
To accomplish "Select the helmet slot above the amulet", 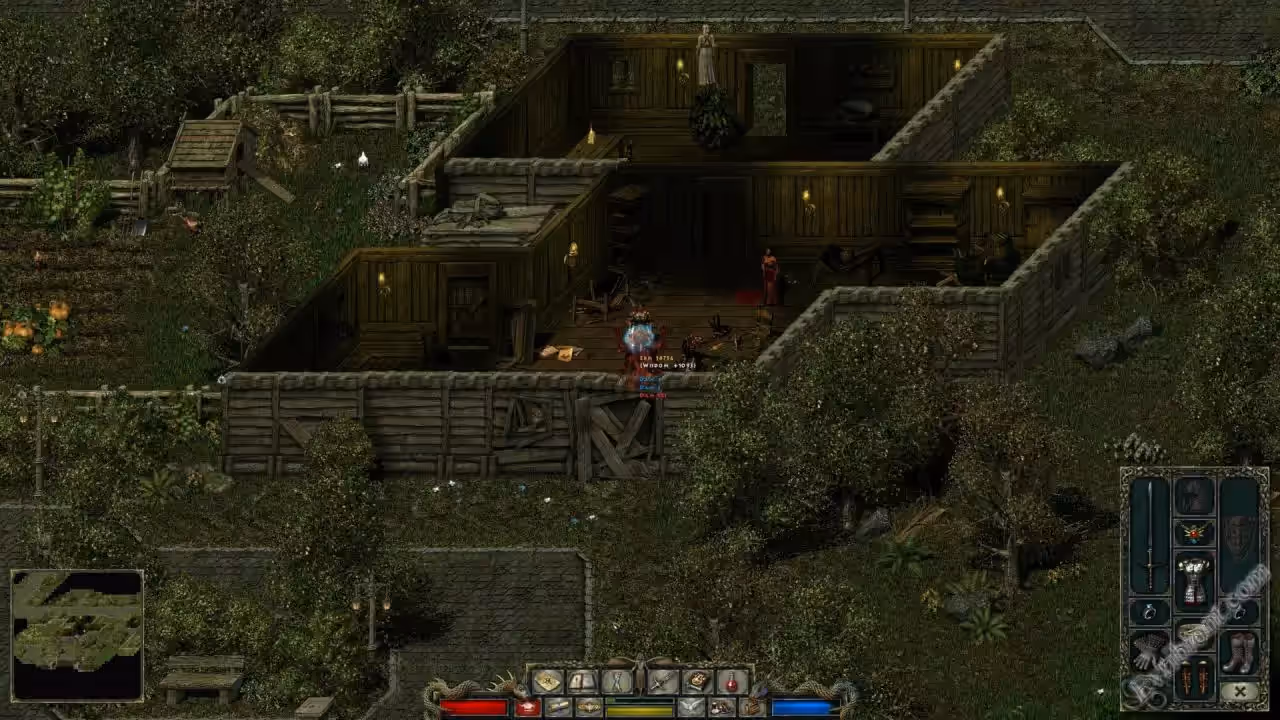I will (x=1194, y=496).
